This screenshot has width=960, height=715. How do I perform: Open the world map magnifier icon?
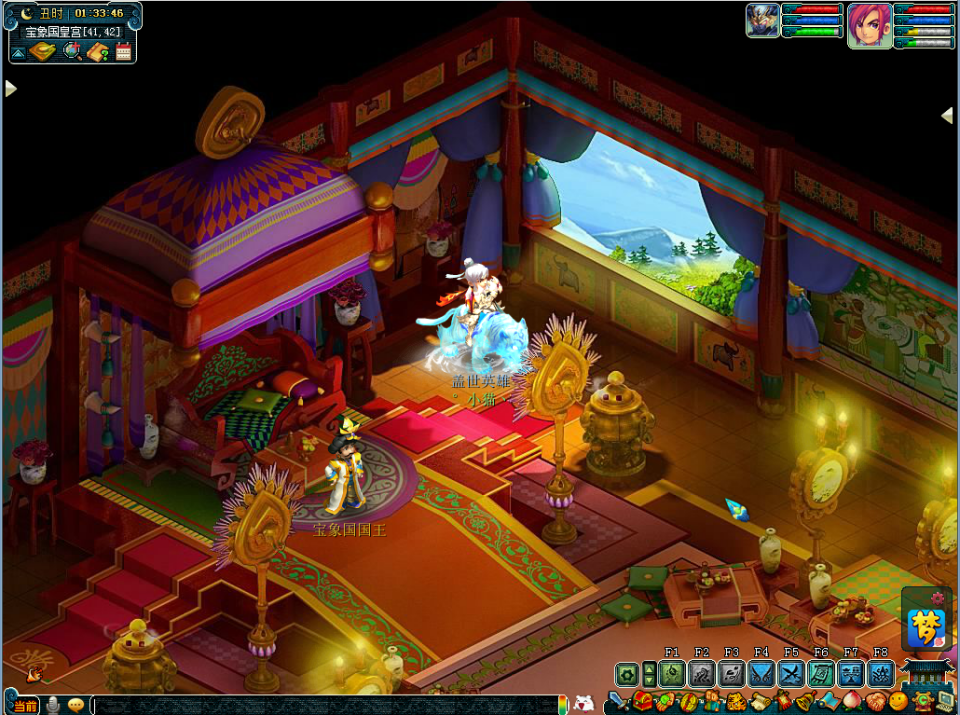[72, 51]
